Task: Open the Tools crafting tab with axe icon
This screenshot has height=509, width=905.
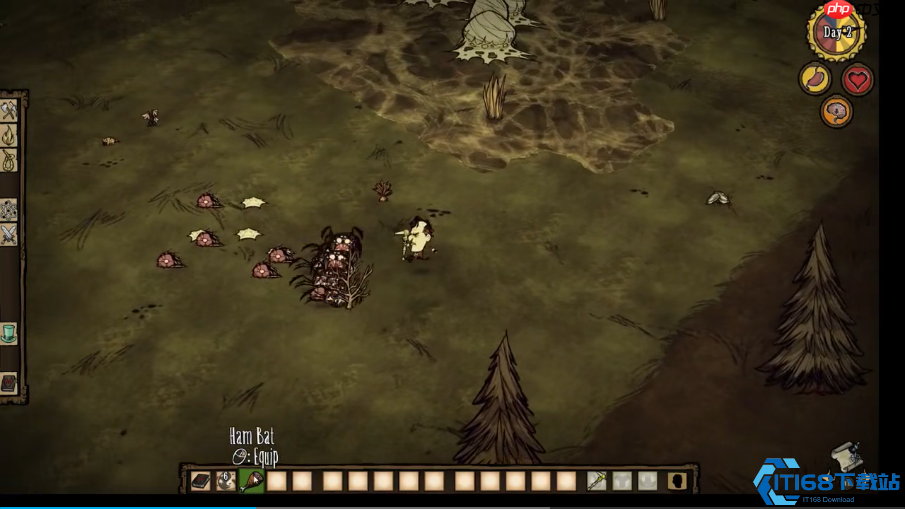Action: 9,111
